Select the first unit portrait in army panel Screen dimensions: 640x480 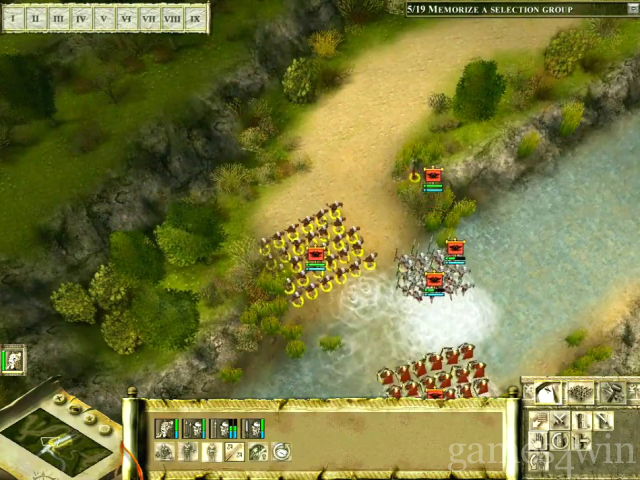(x=166, y=429)
